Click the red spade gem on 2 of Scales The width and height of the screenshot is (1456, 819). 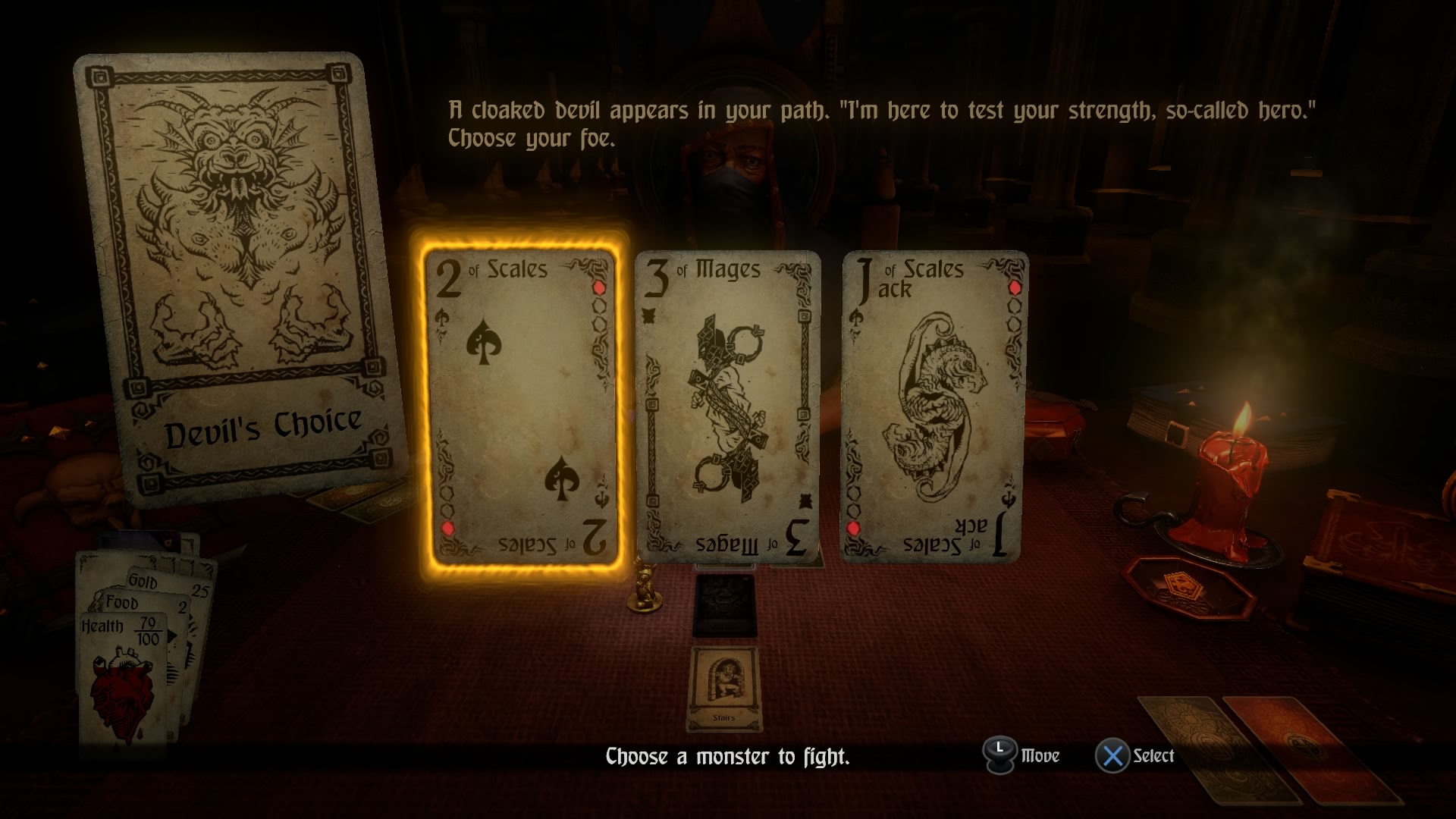598,287
